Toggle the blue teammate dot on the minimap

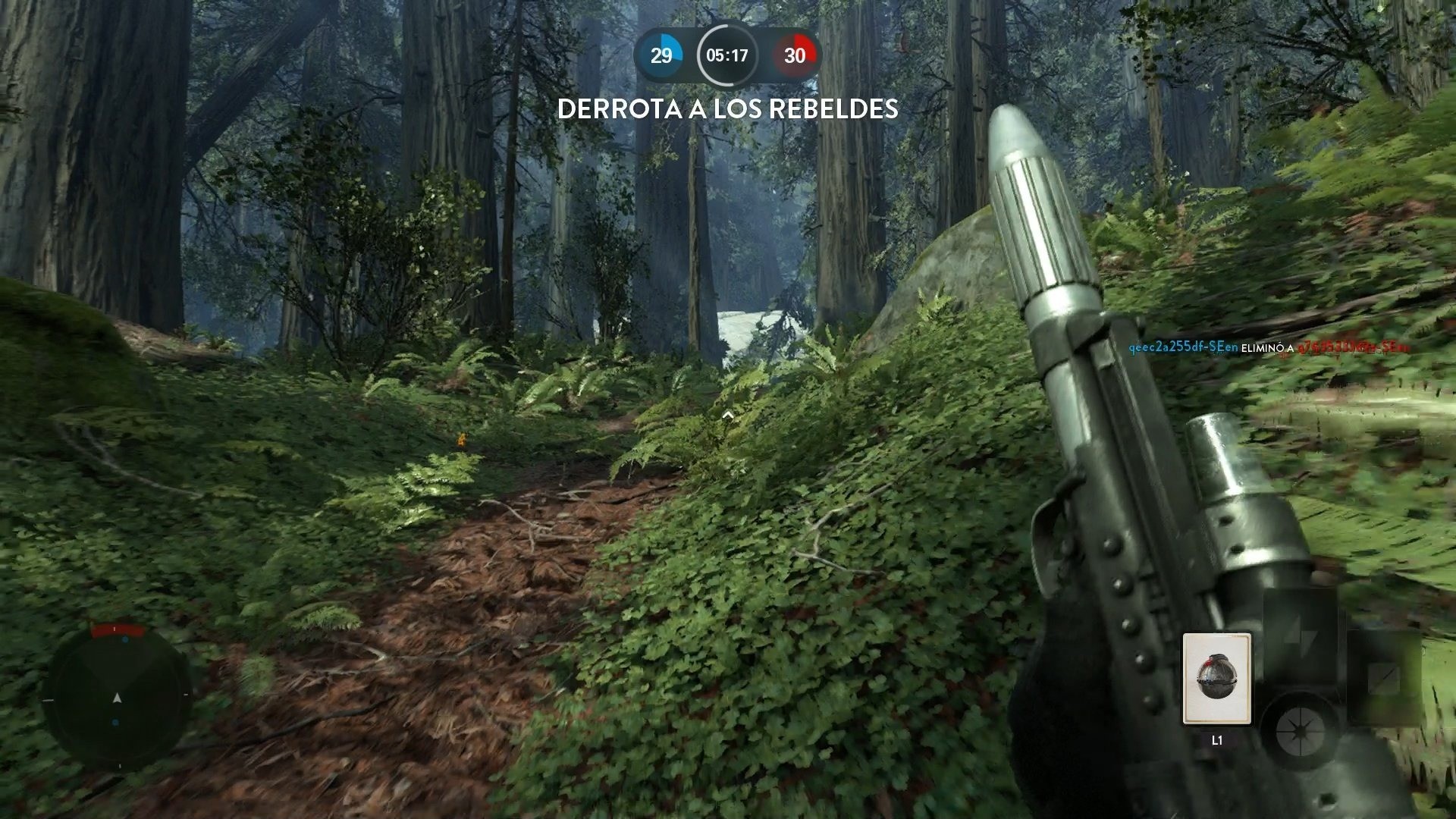coord(125,639)
